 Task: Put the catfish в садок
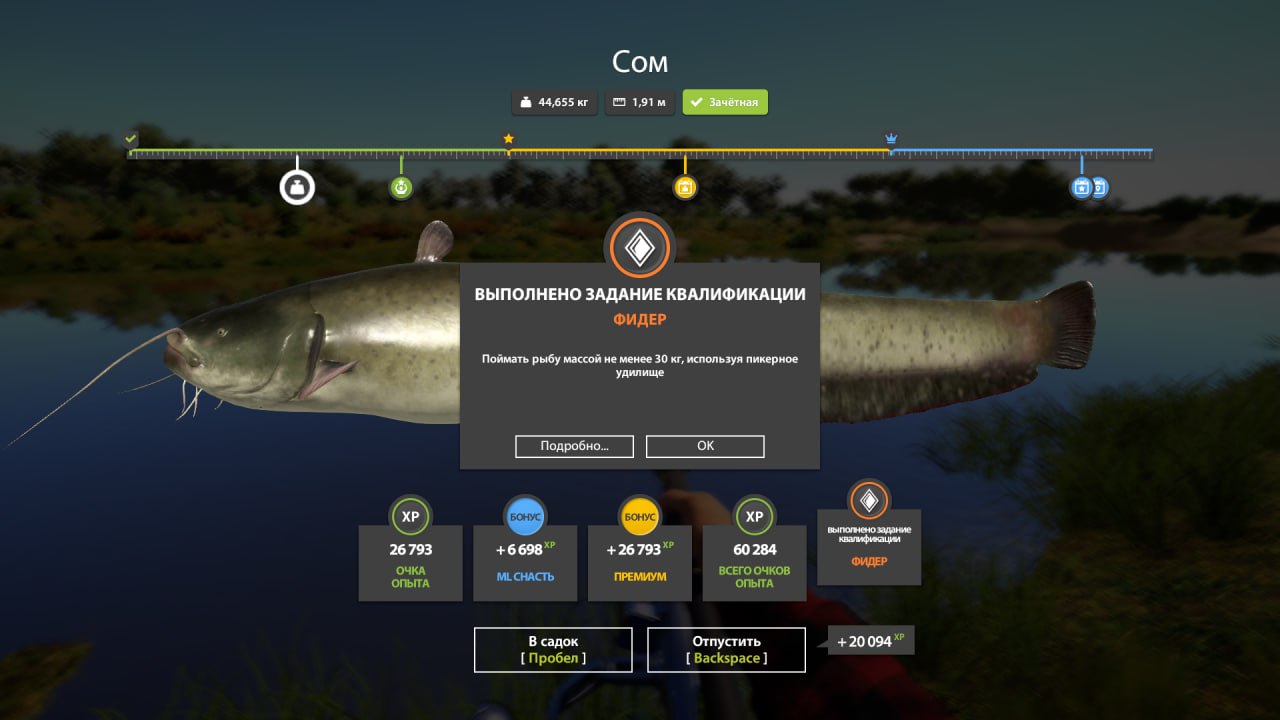tap(553, 649)
